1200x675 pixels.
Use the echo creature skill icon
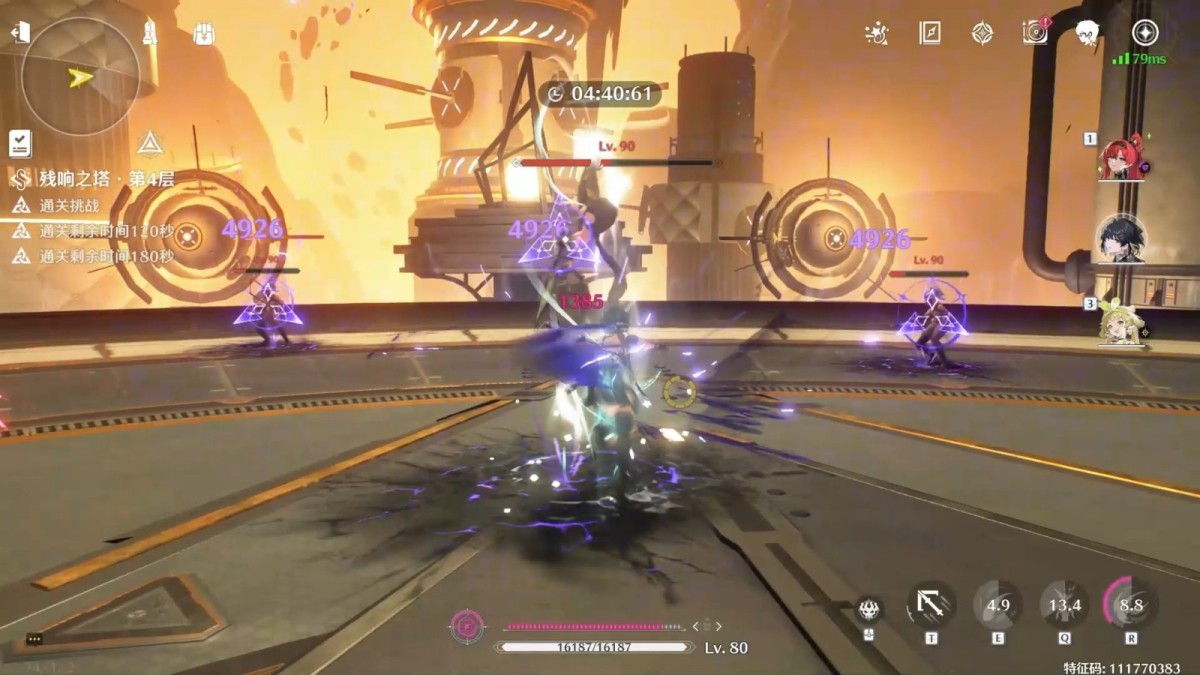[x=868, y=607]
